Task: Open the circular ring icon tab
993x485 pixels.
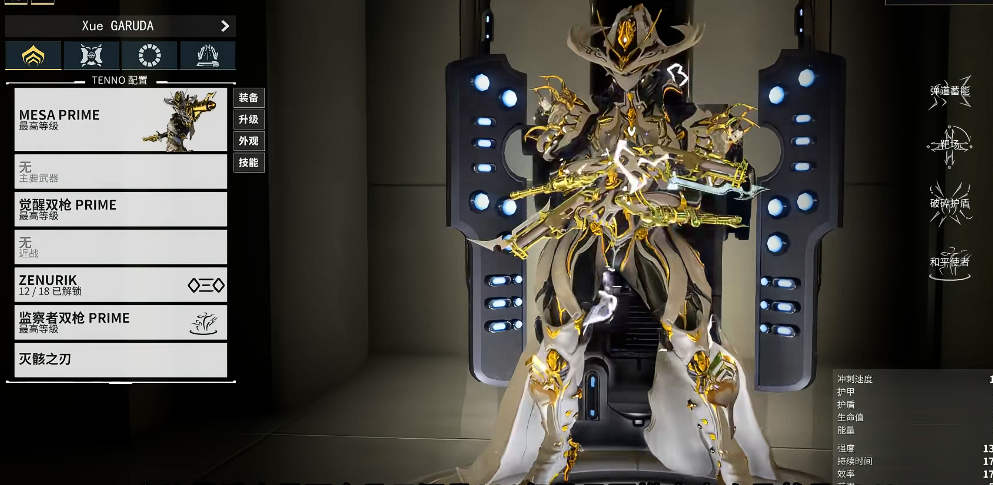Action: coord(149,56)
